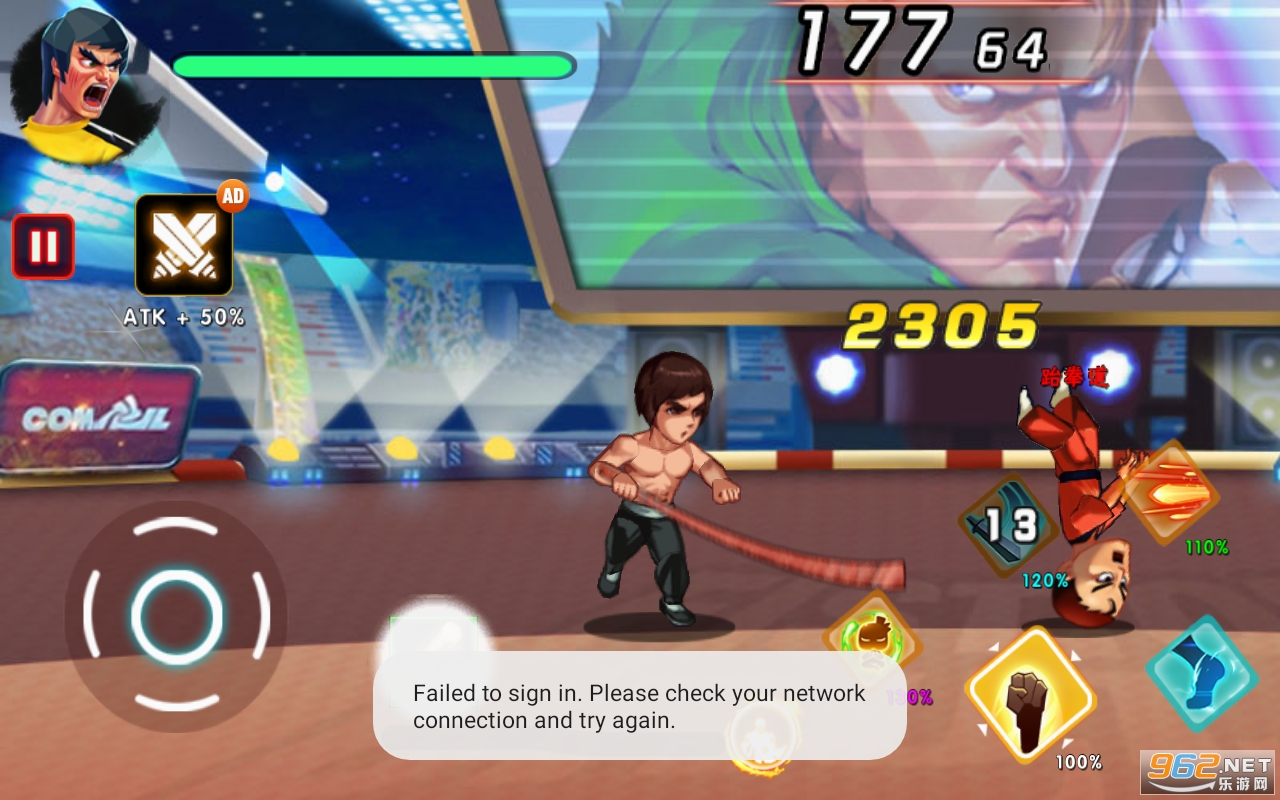Select the blade skill showing cooldown 13
The width and height of the screenshot is (1280, 800).
tap(1010, 525)
